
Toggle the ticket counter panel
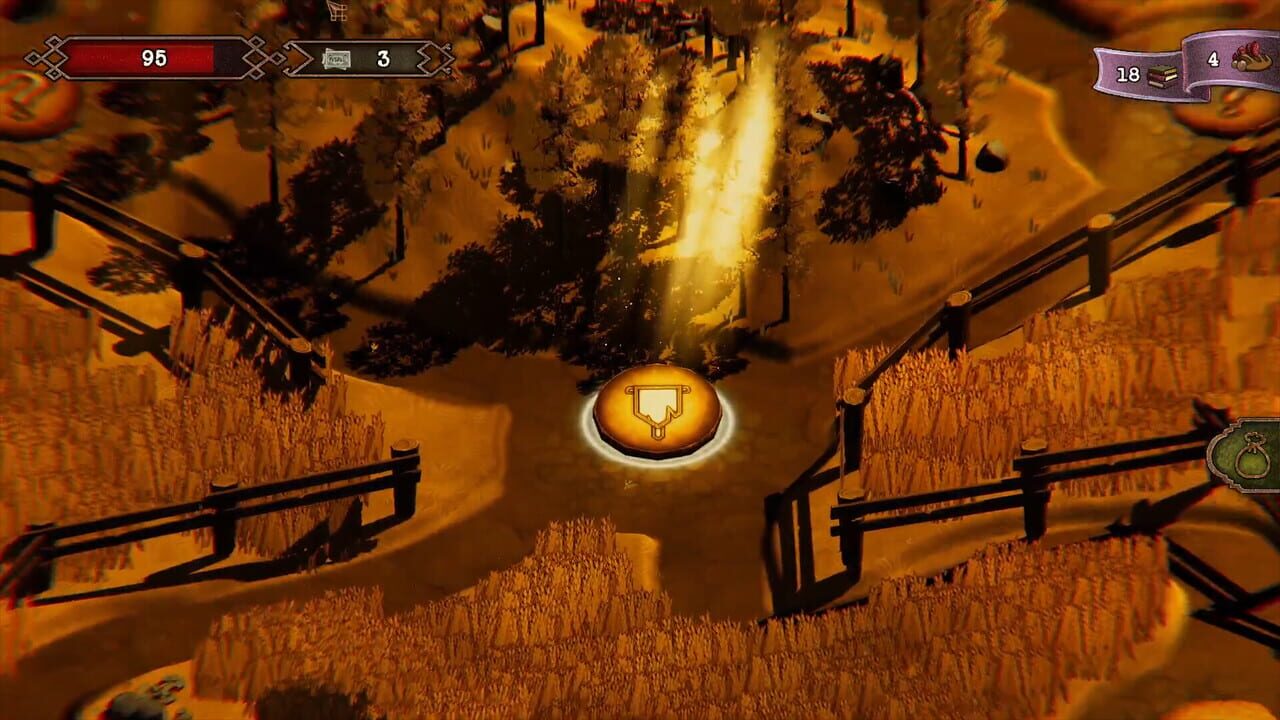coord(360,58)
